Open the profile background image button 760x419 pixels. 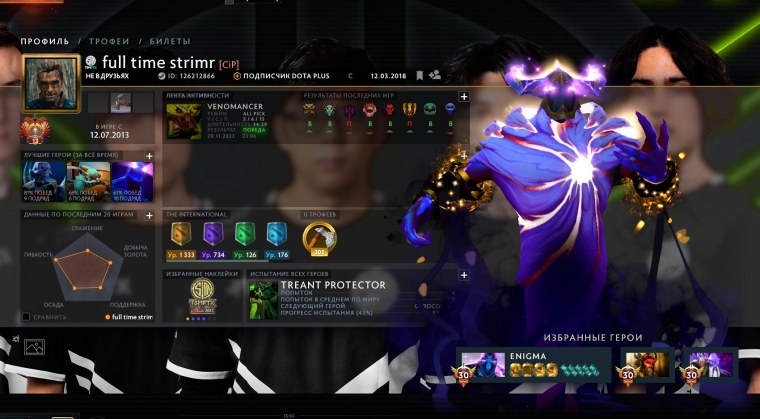point(36,348)
